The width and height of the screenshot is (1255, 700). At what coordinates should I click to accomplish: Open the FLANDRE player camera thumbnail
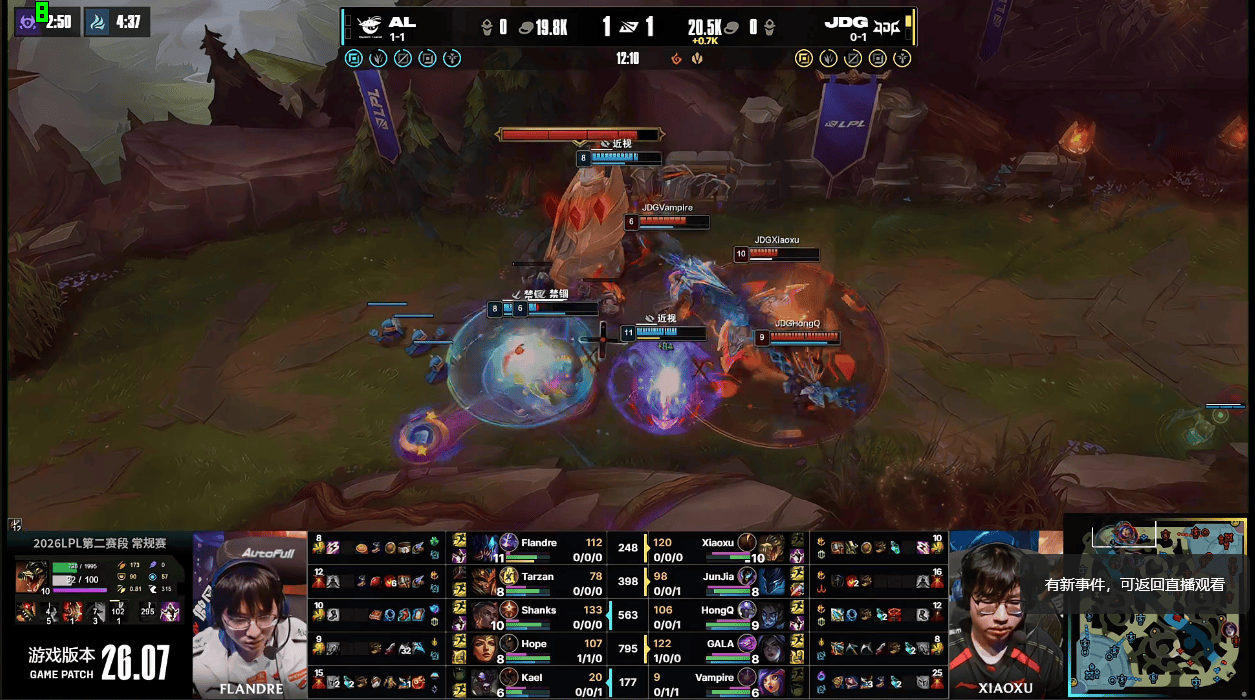(x=249, y=614)
